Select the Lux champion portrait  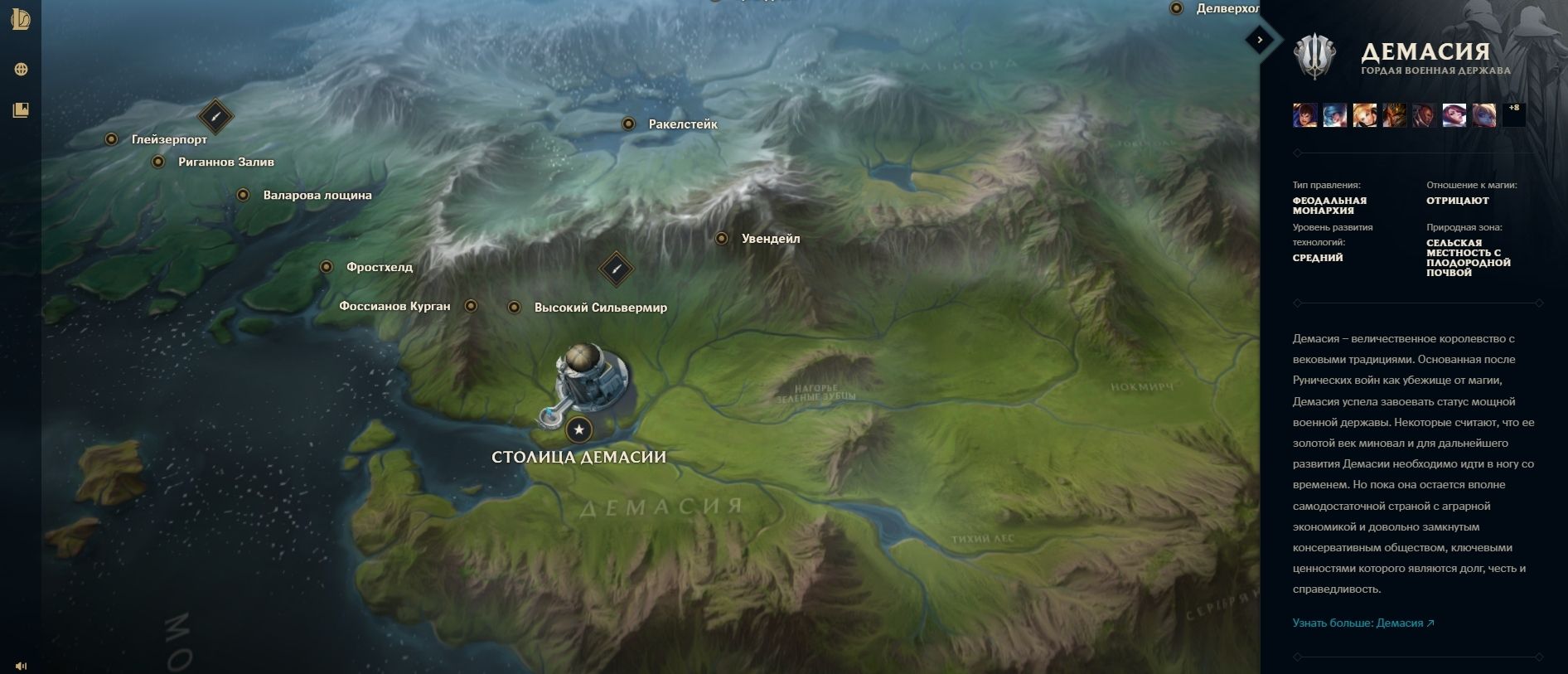(1364, 114)
